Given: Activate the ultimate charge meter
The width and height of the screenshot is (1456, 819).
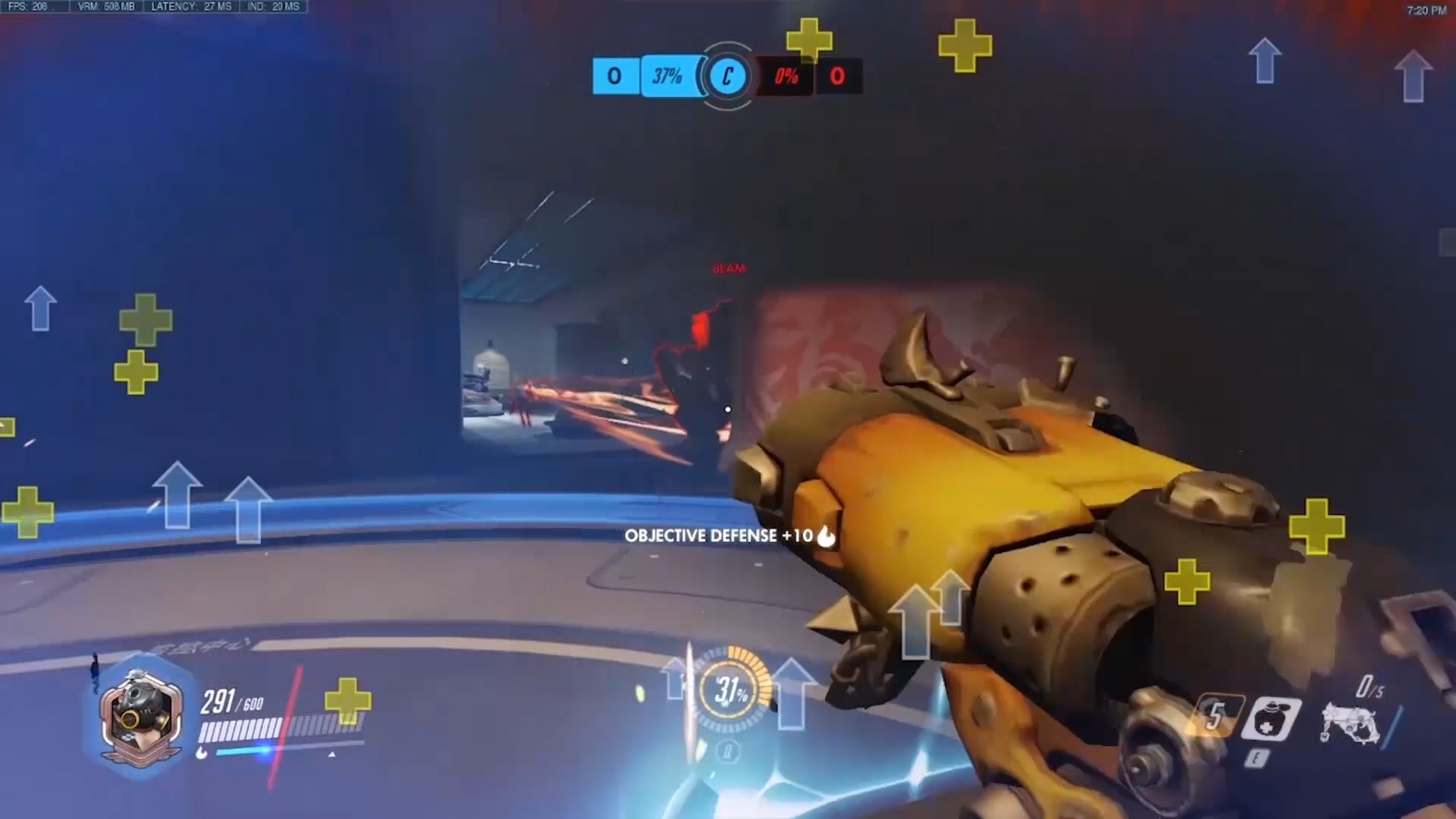Looking at the screenshot, I should coord(730,690).
